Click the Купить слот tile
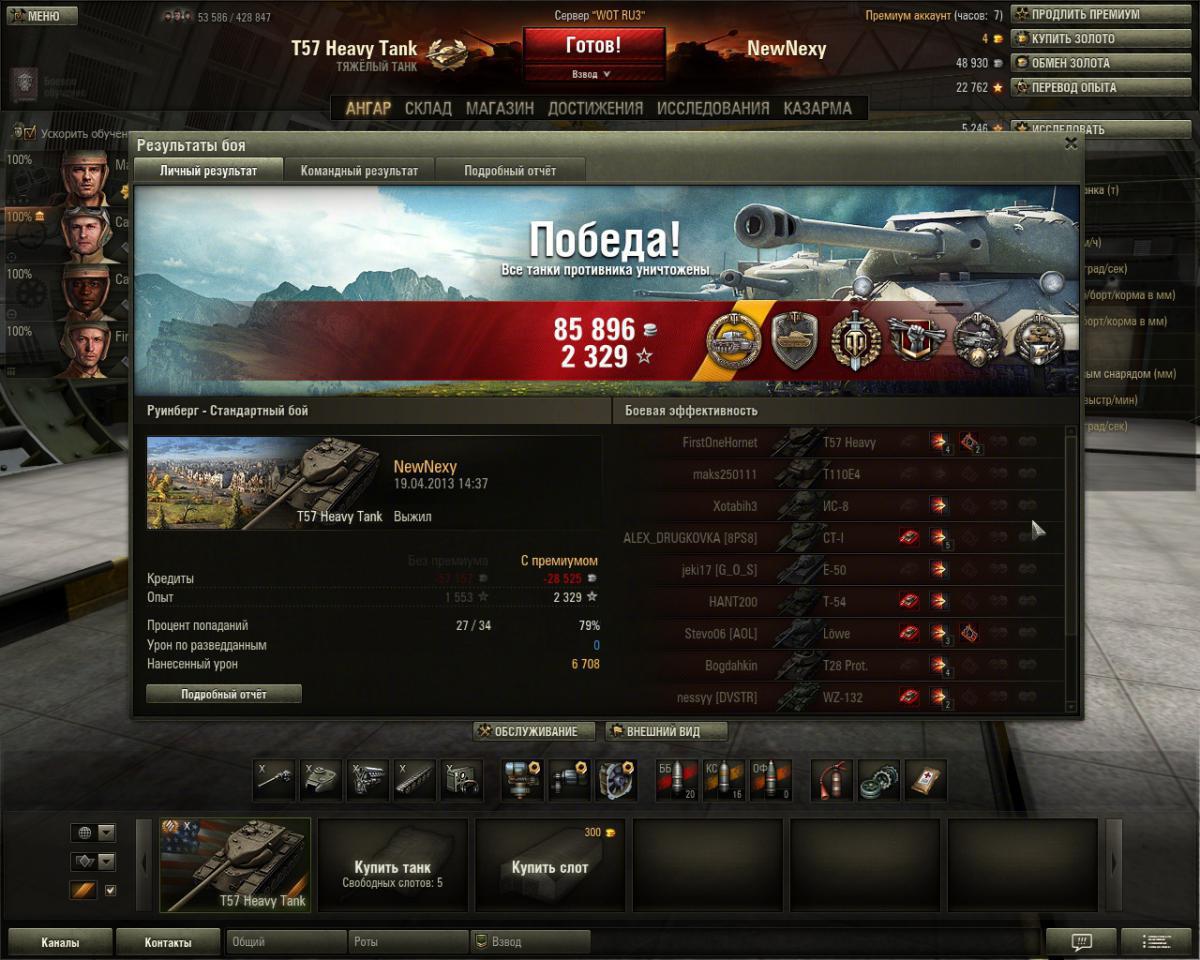The width and height of the screenshot is (1200, 960). click(x=550, y=864)
